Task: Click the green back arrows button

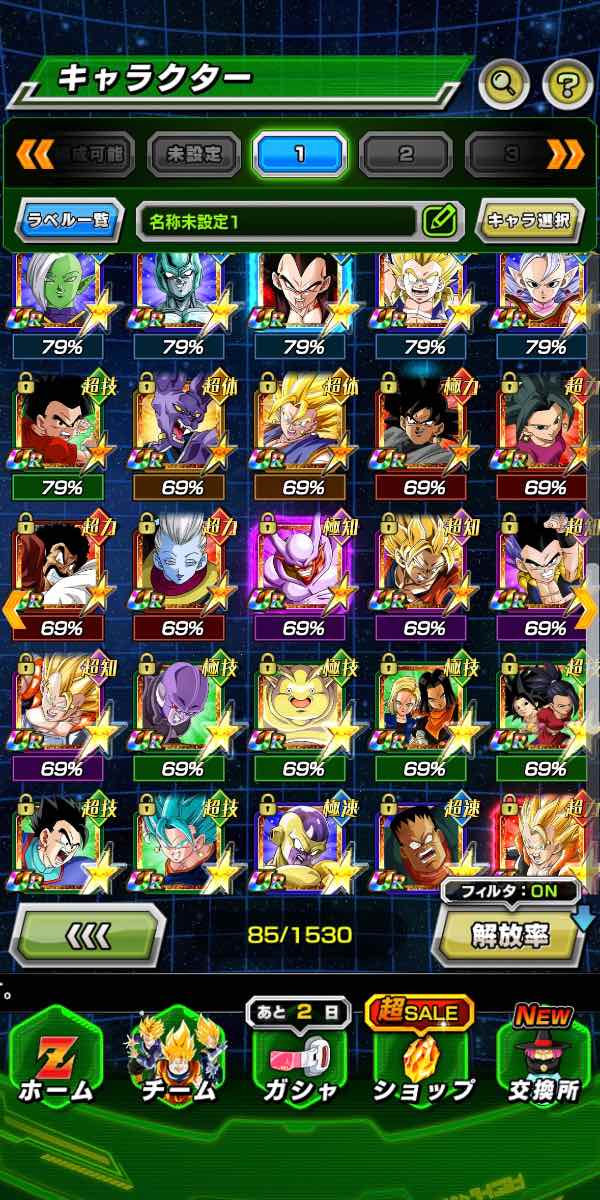Action: [x=87, y=936]
